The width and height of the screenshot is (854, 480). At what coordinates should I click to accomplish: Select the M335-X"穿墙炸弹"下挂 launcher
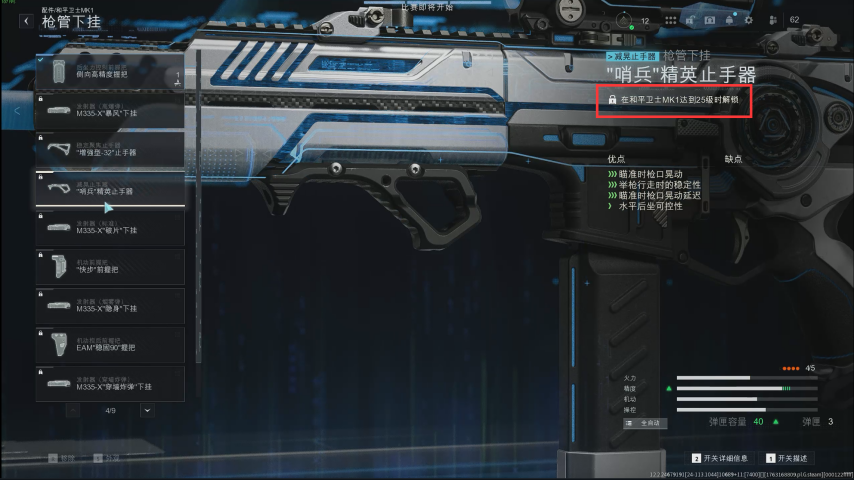(x=110, y=383)
